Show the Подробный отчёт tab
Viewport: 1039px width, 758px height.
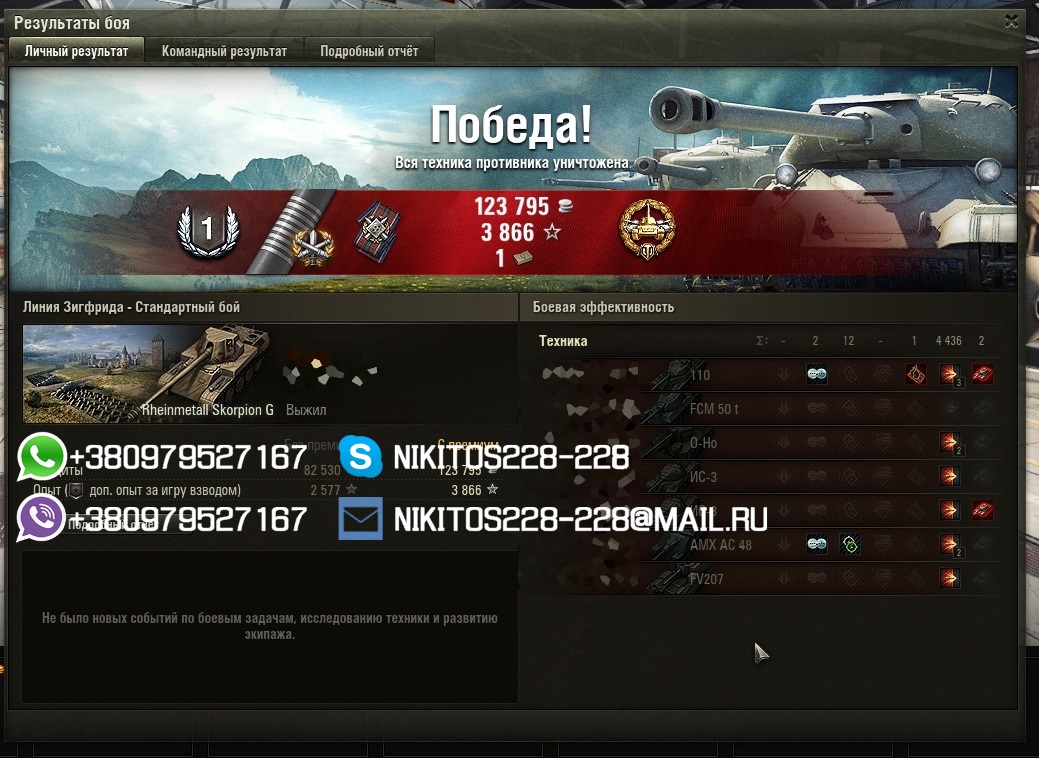(x=369, y=51)
